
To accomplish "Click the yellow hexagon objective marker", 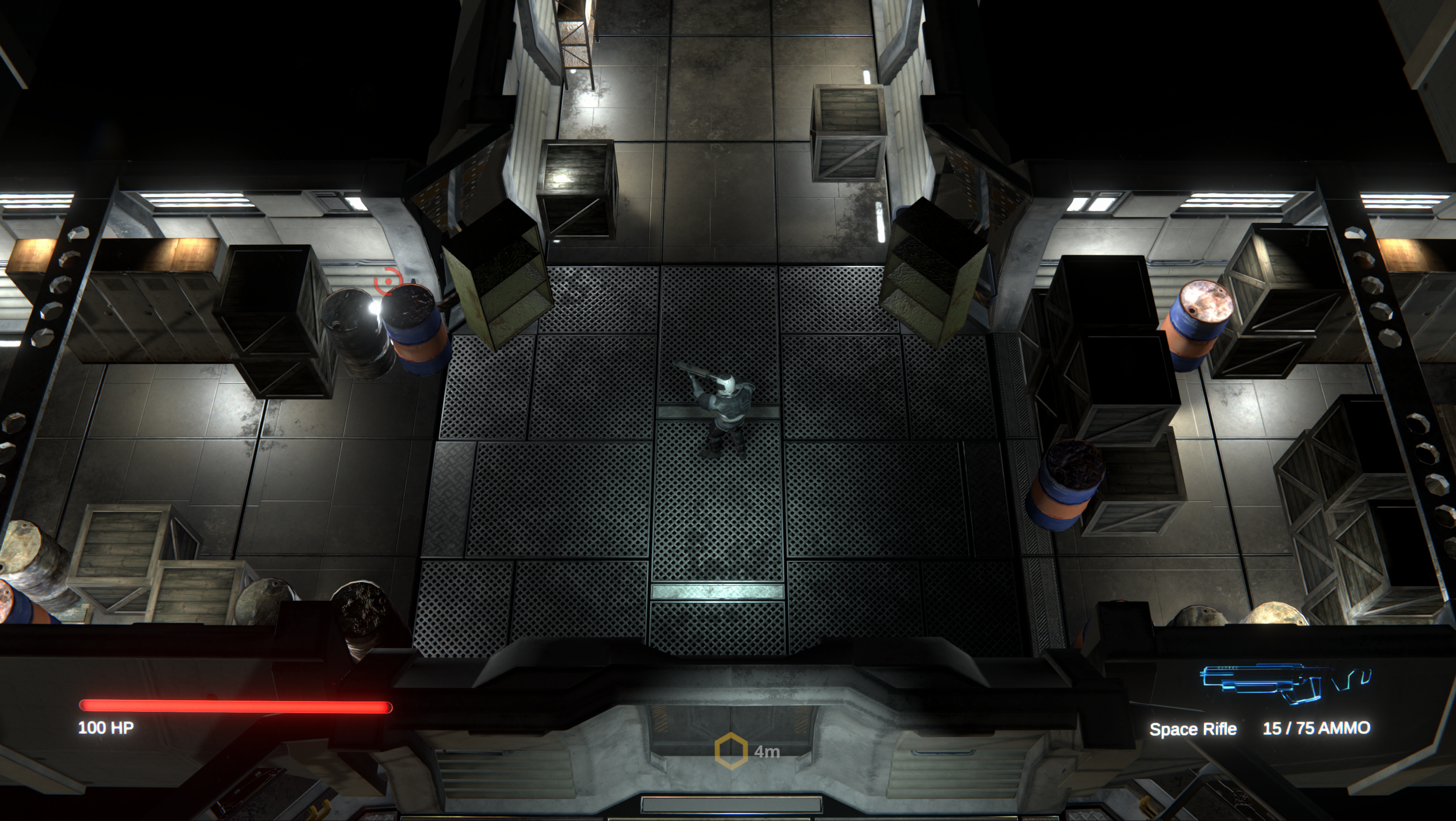I will coord(731,751).
